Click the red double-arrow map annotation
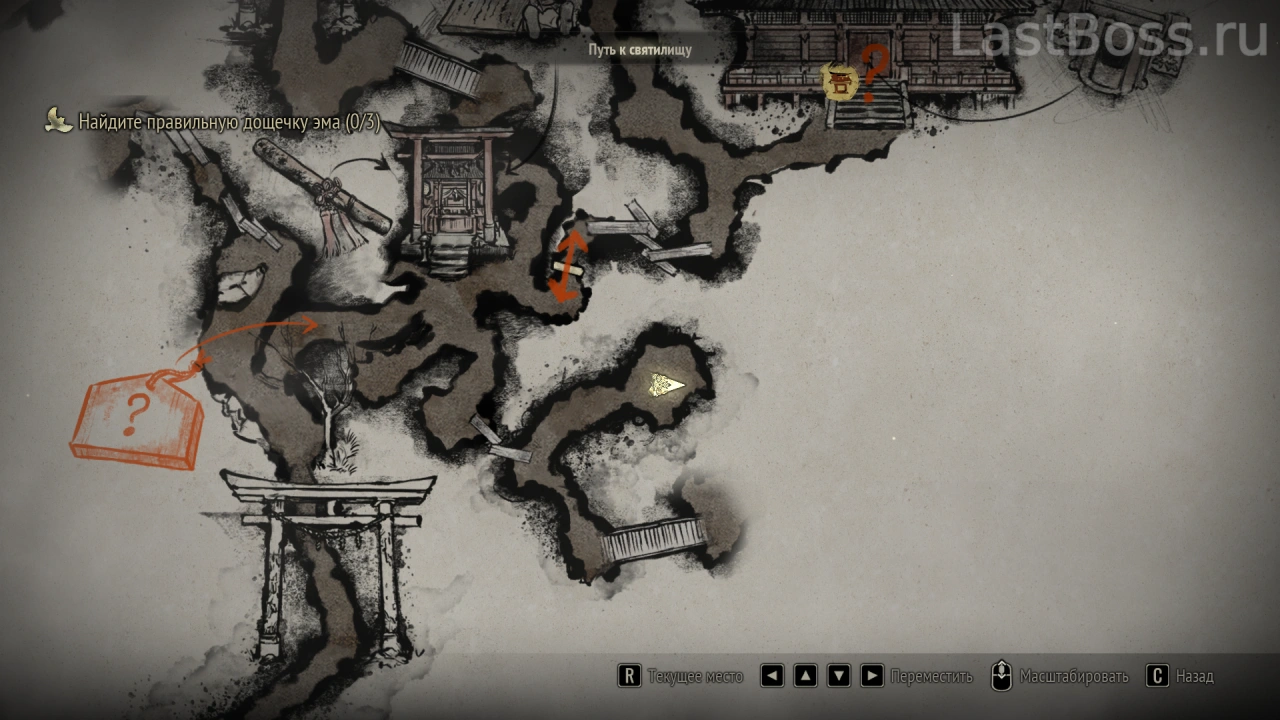Viewport: 1280px width, 720px height. point(567,265)
